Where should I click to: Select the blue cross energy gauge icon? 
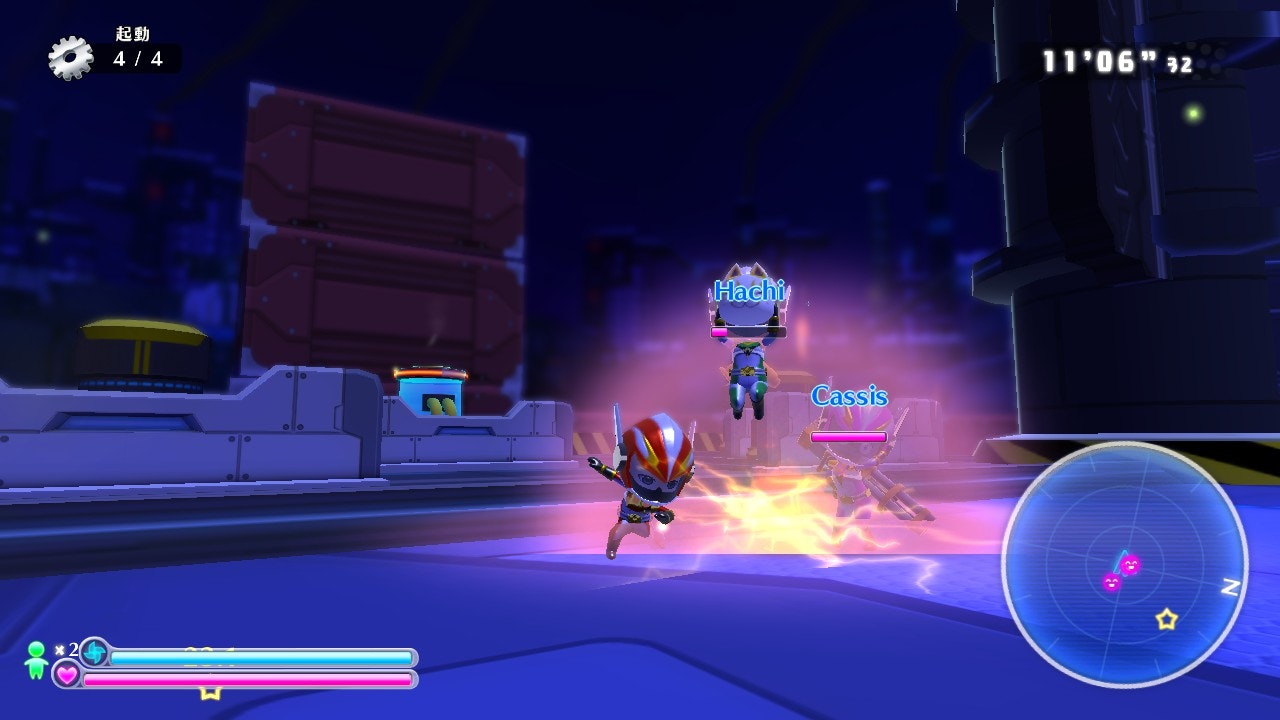coord(94,652)
